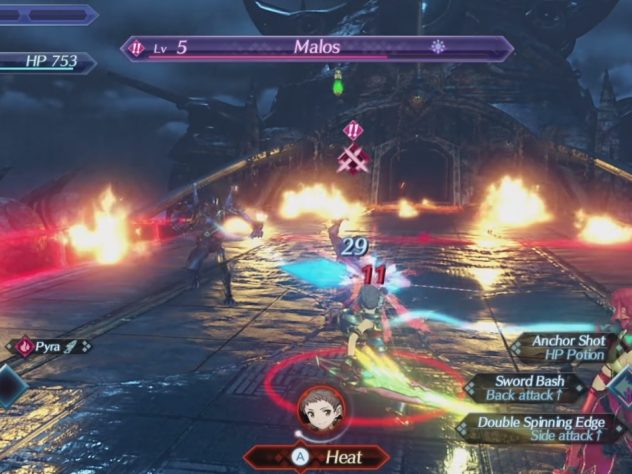
Task: Click the character portrait above Heat
Action: click(x=321, y=408)
